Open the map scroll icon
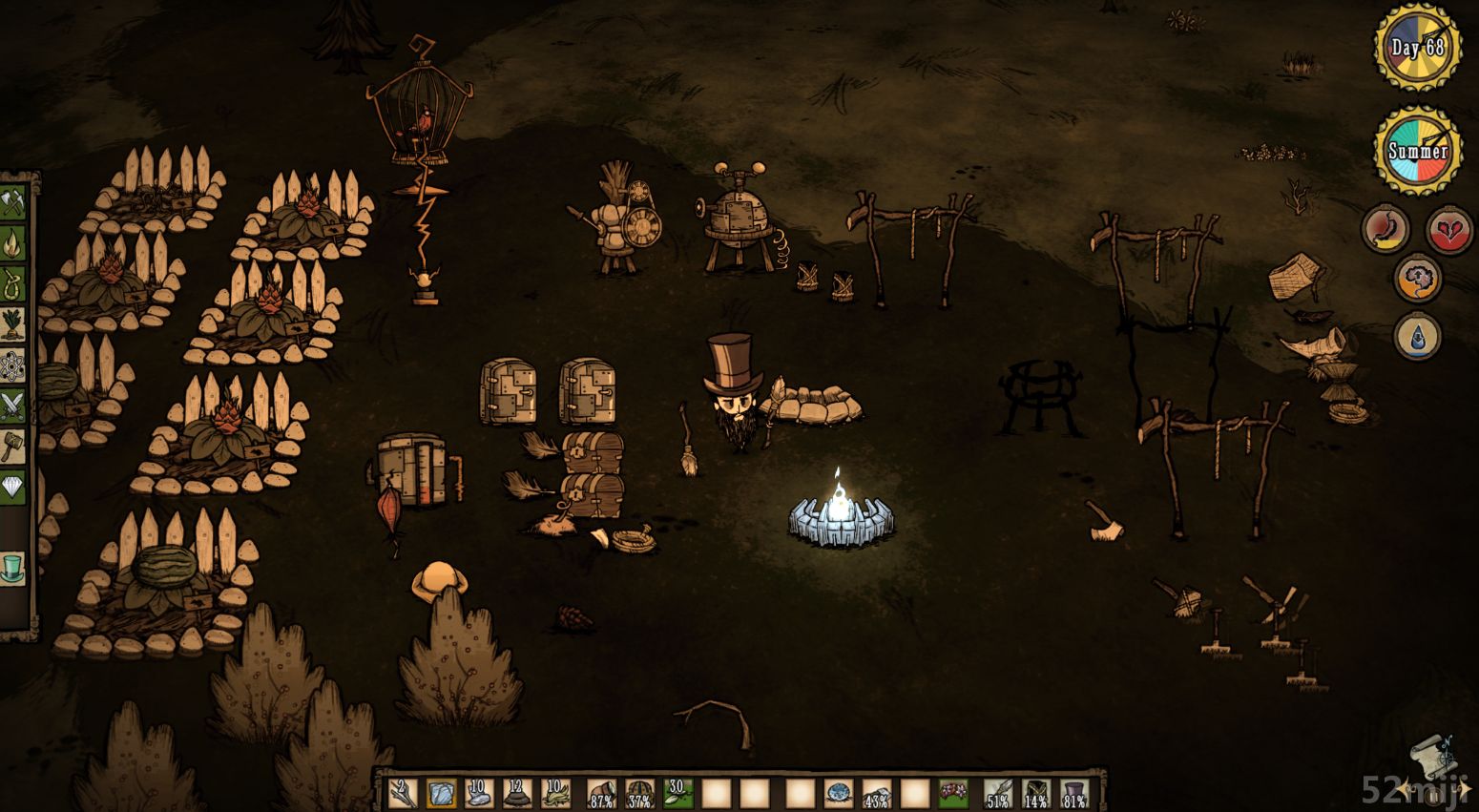This screenshot has height=812, width=1479. (1432, 756)
